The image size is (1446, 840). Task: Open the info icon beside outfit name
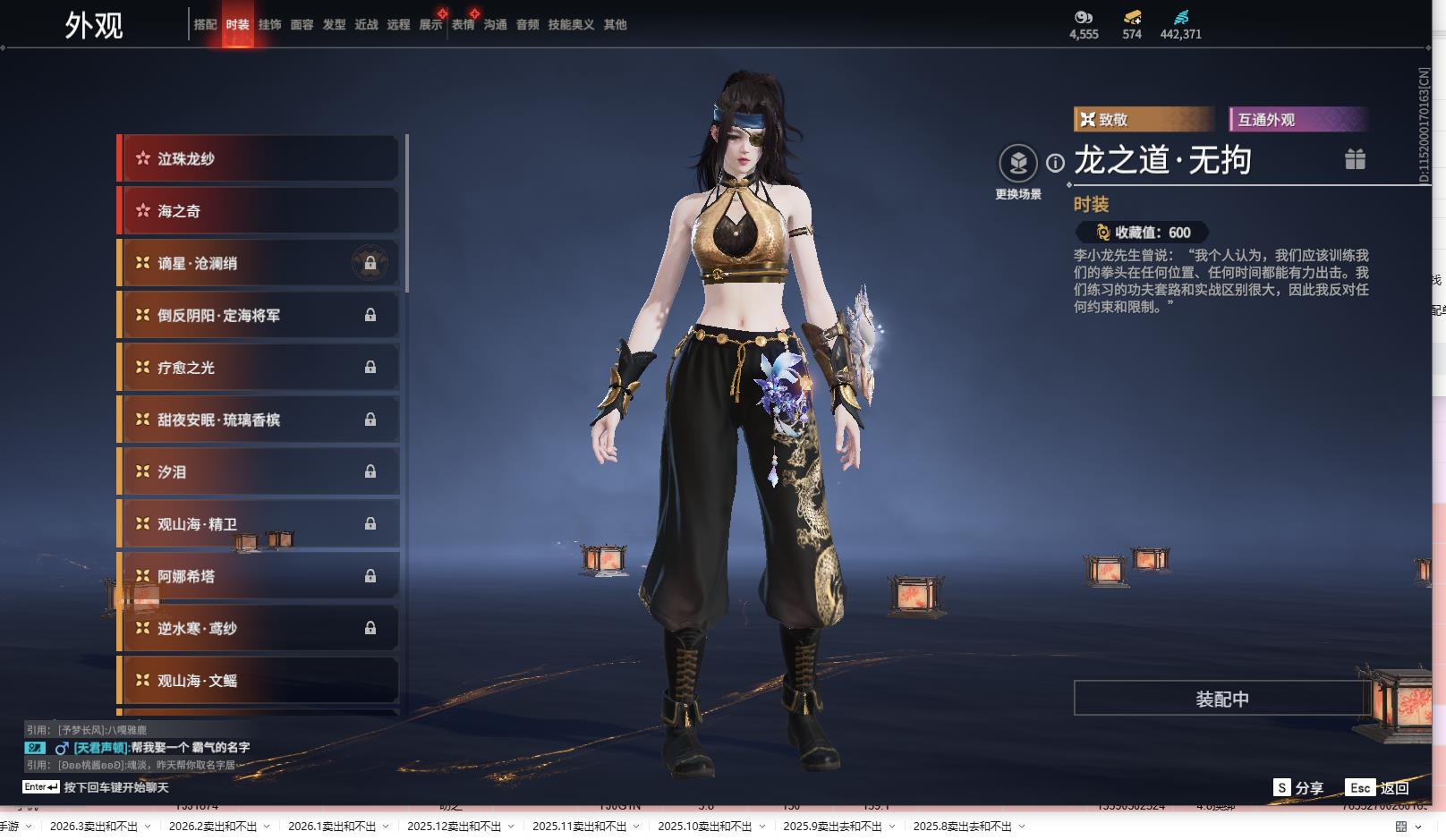point(1056,163)
